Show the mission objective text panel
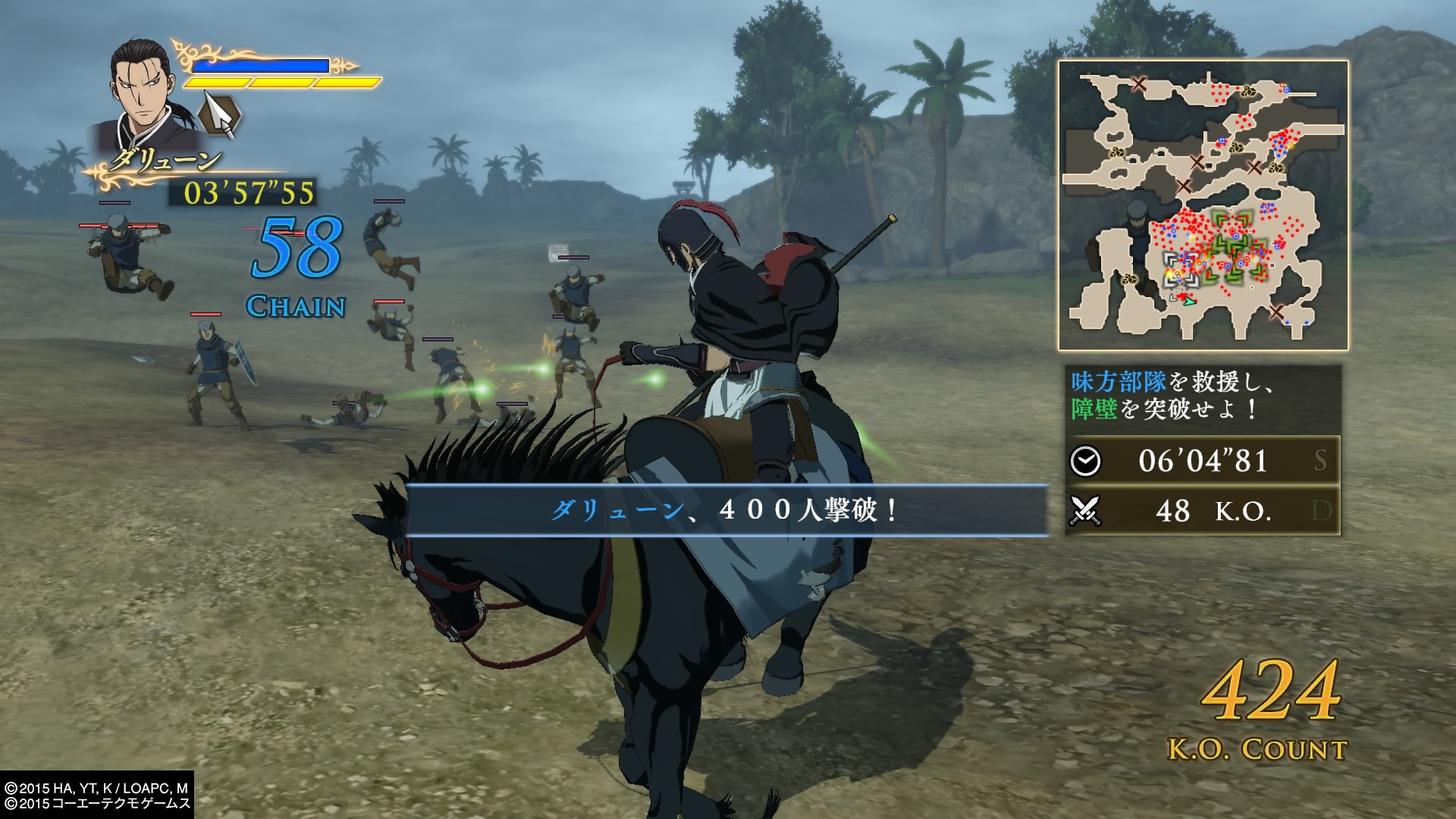The width and height of the screenshot is (1456, 819). 1202,396
